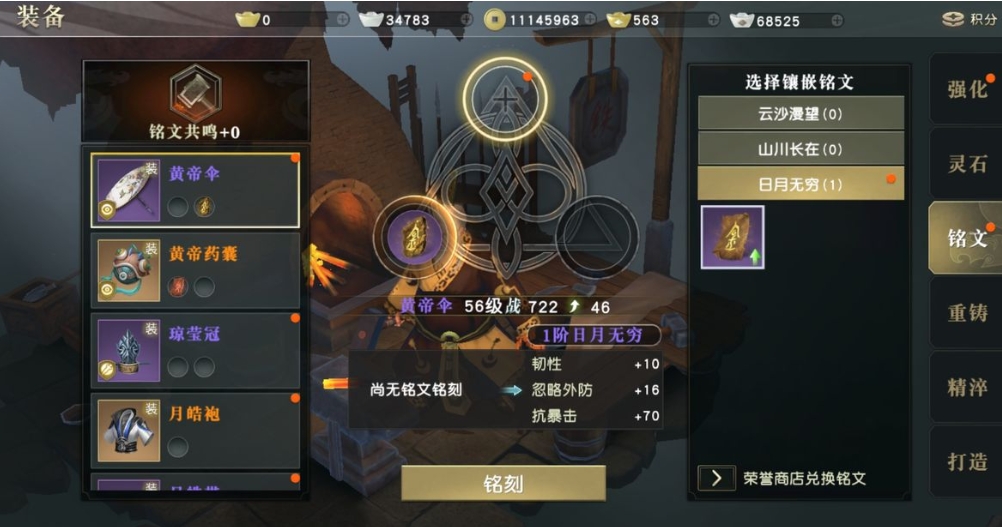Select the 日月无穷 rune item thumbnail

tap(732, 237)
